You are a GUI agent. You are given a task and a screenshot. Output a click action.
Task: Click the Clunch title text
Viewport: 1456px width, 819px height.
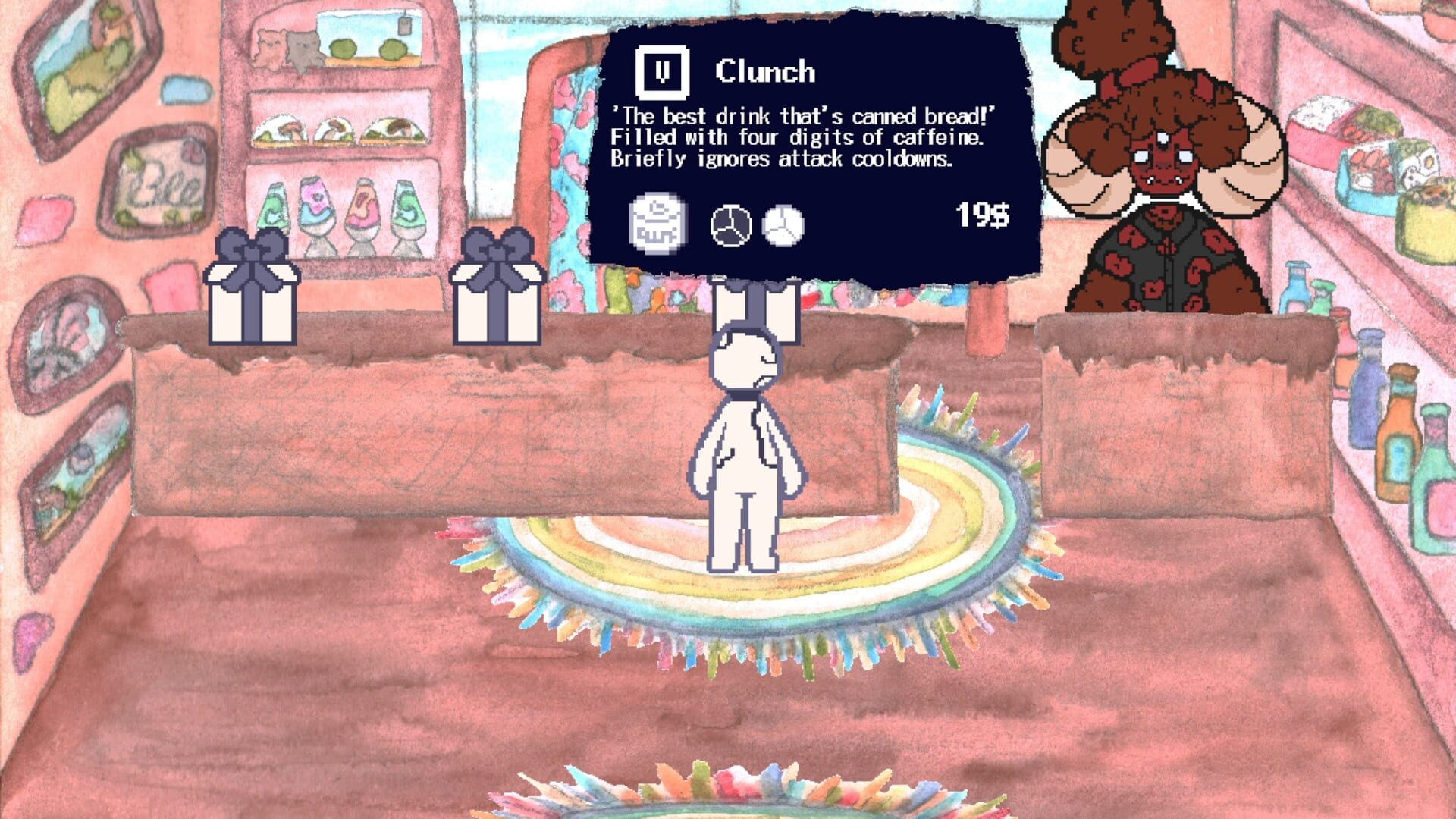(766, 72)
